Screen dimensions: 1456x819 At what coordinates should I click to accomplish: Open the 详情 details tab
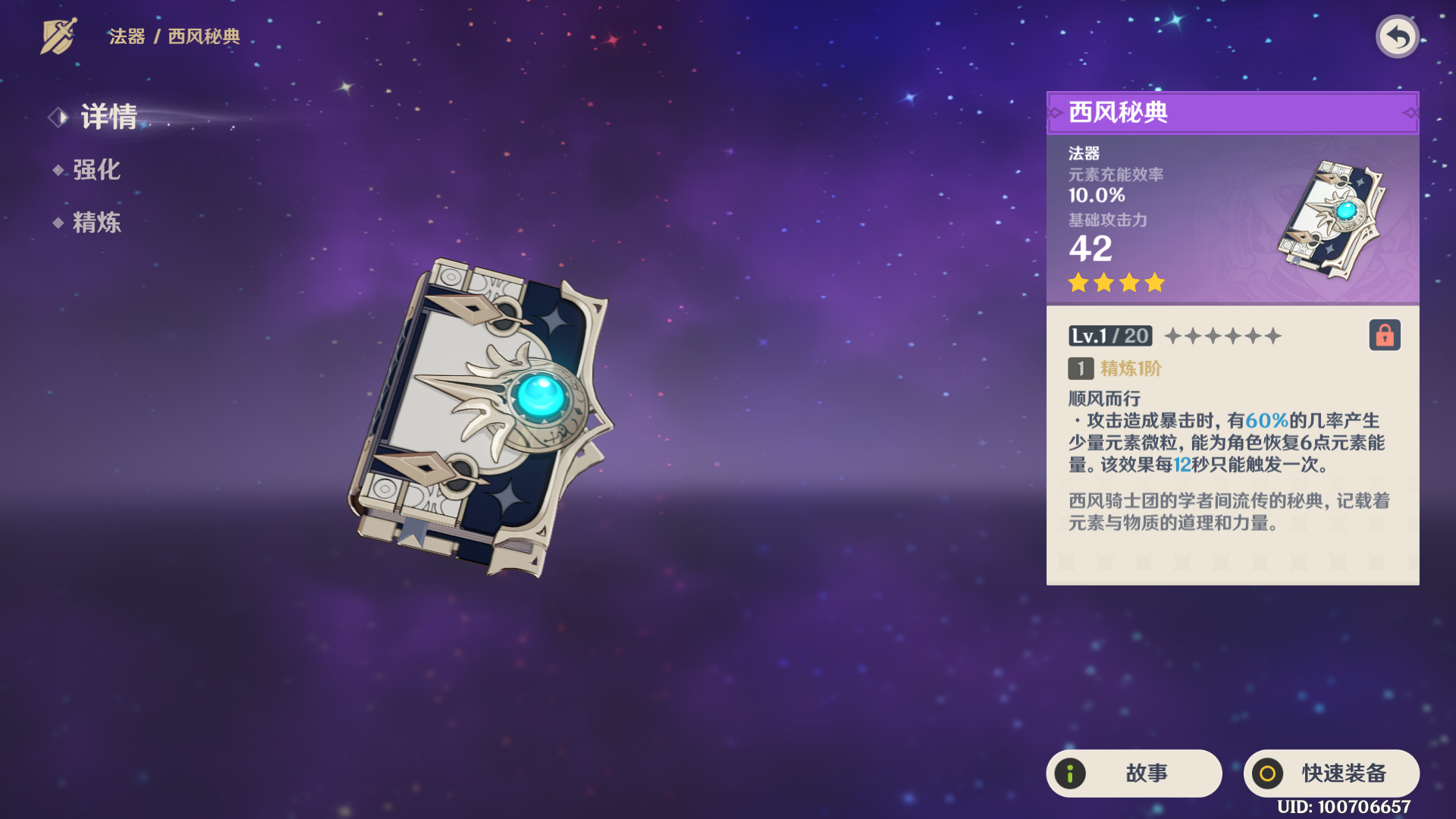pyautogui.click(x=108, y=117)
